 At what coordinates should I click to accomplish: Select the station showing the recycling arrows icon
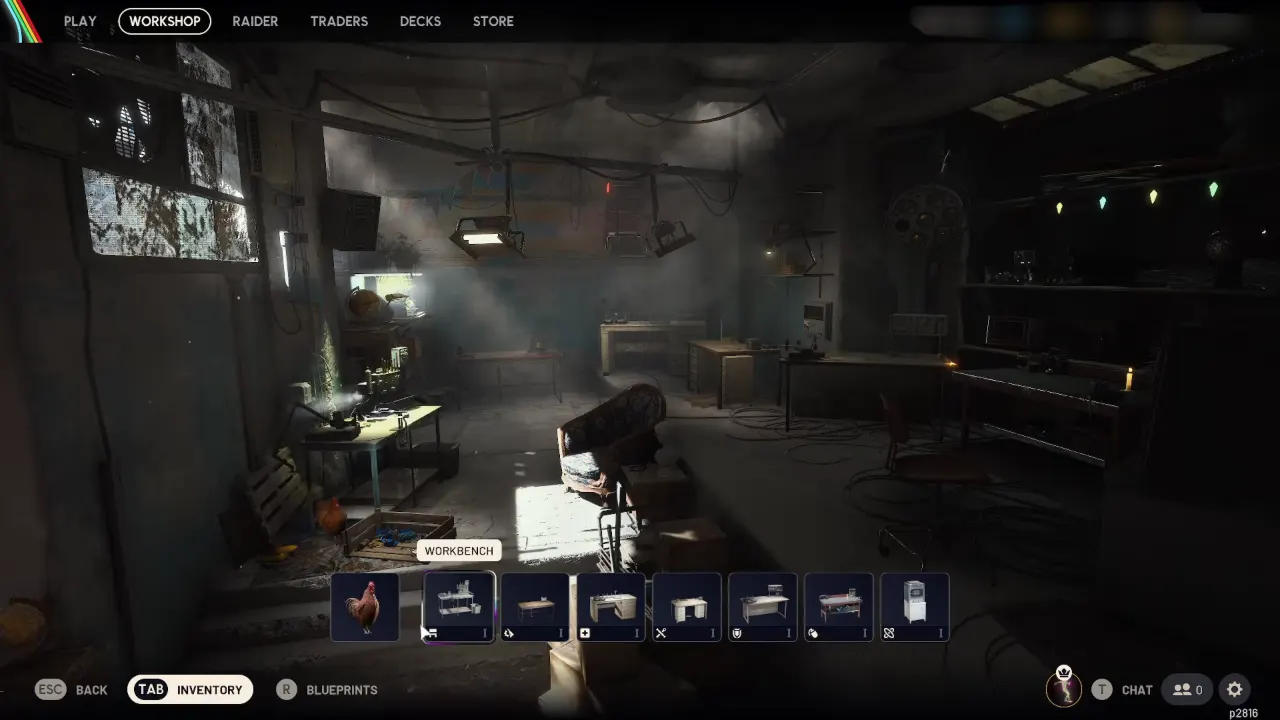[x=534, y=605]
